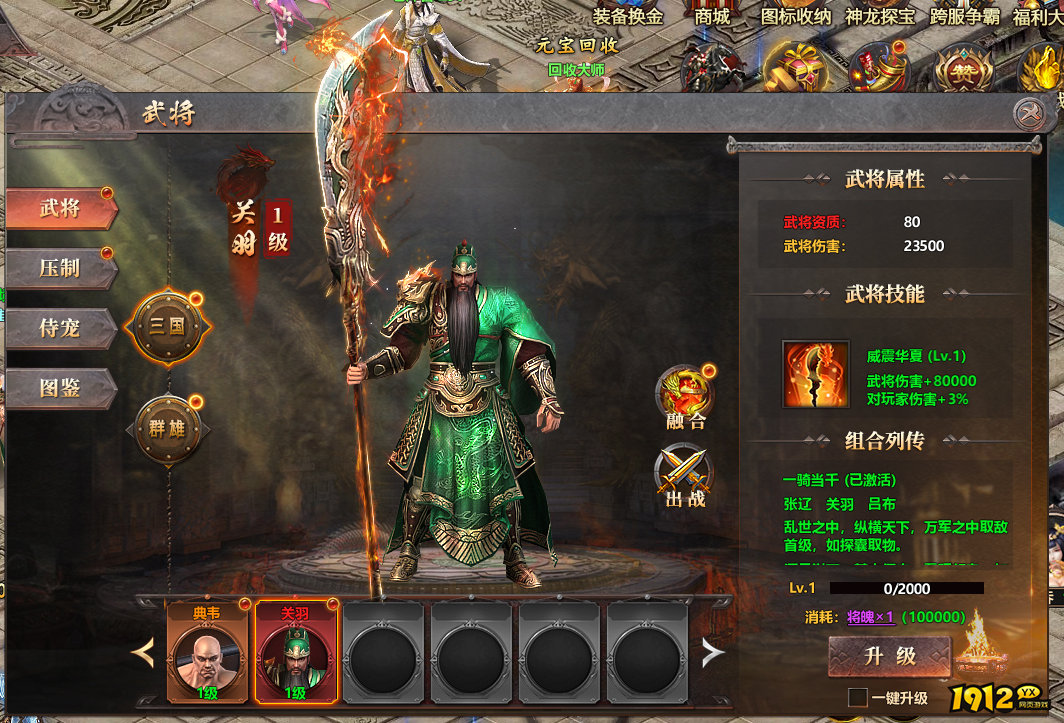
Task: Open 装备换金 from top menu
Action: click(628, 16)
